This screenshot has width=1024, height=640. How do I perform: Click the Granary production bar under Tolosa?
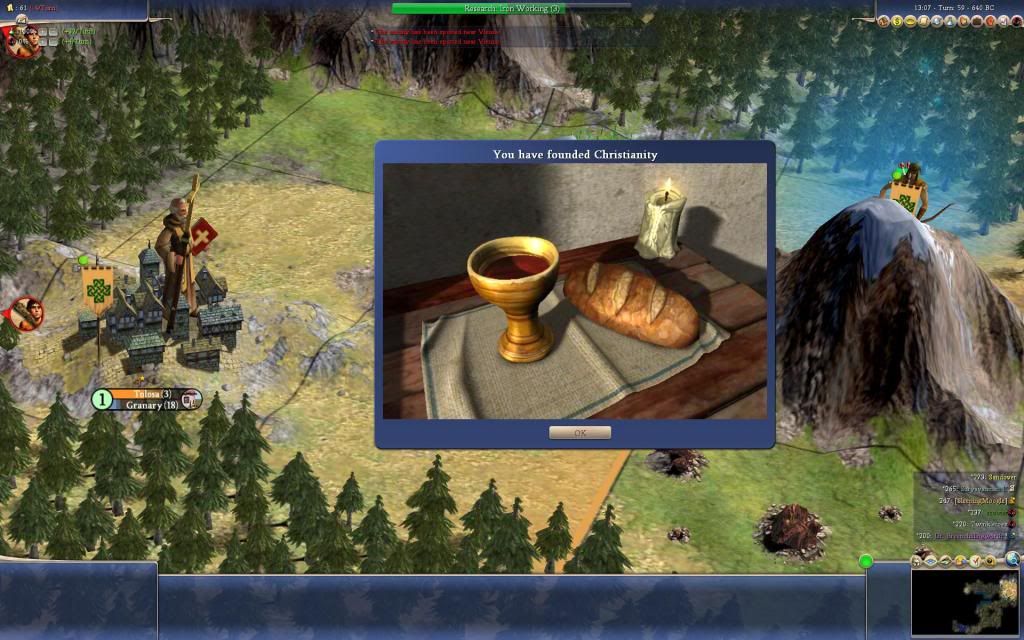tap(151, 406)
